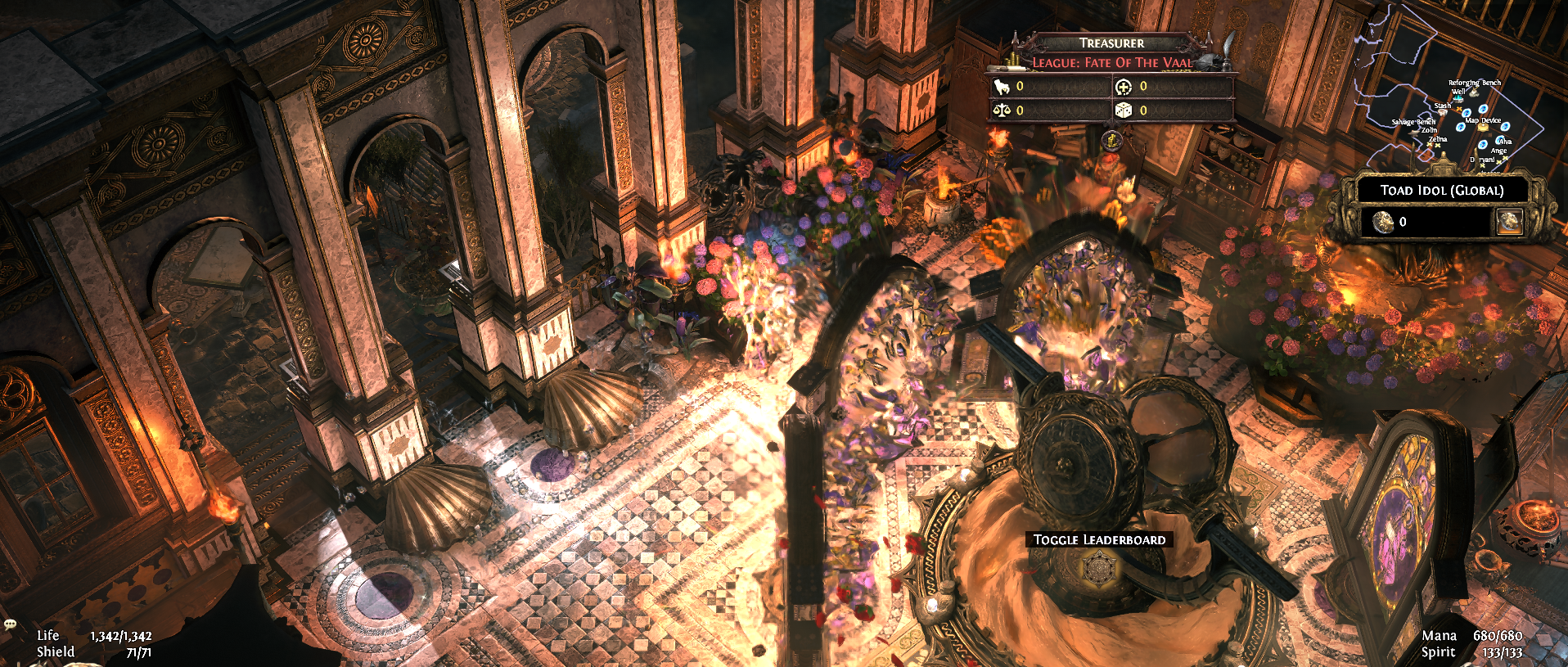Viewport: 1568px width, 667px height.
Task: Select the Well marker on the minimap
Action: tap(1458, 98)
